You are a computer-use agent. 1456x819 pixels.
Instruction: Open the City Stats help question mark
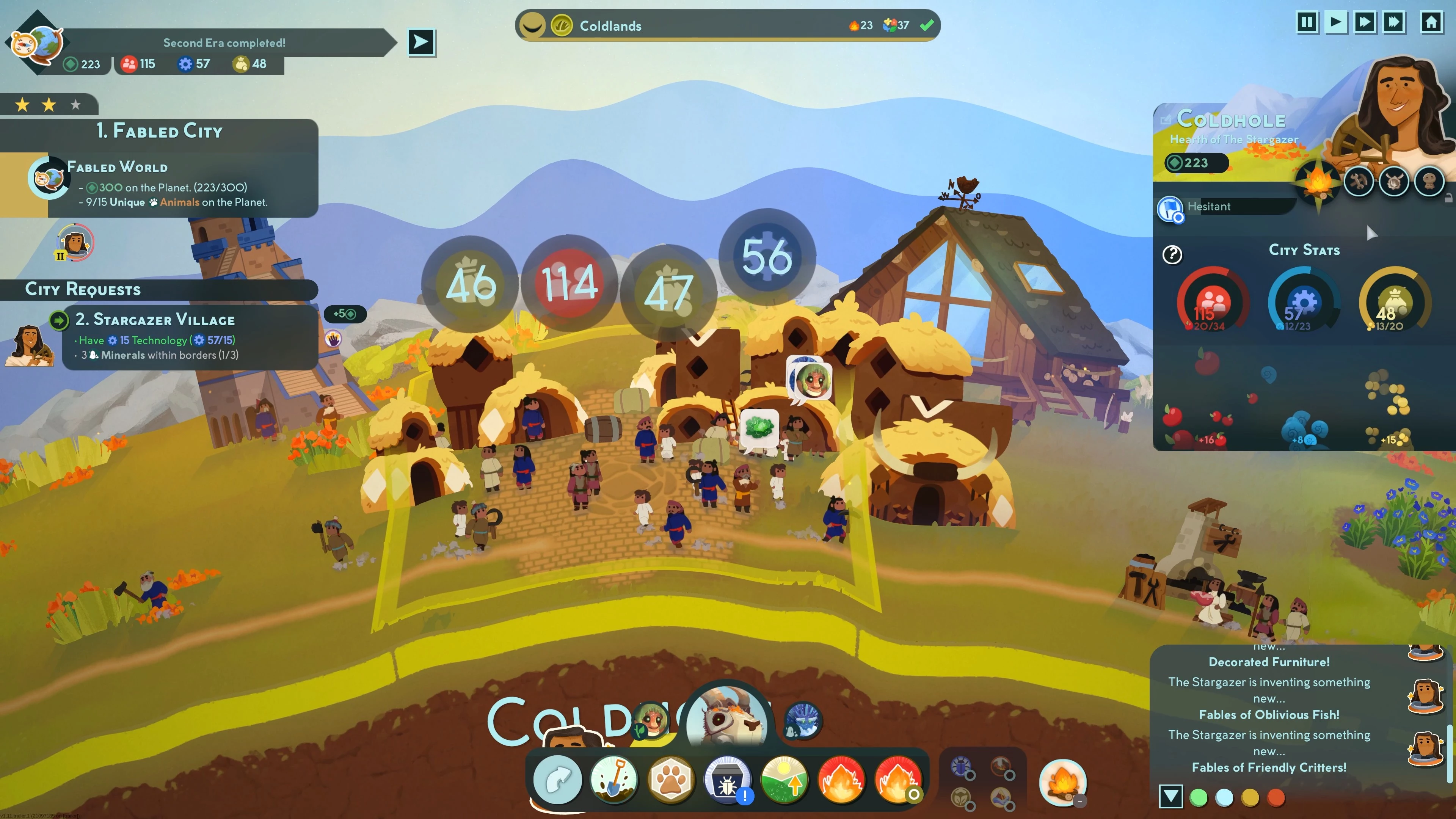(1172, 255)
